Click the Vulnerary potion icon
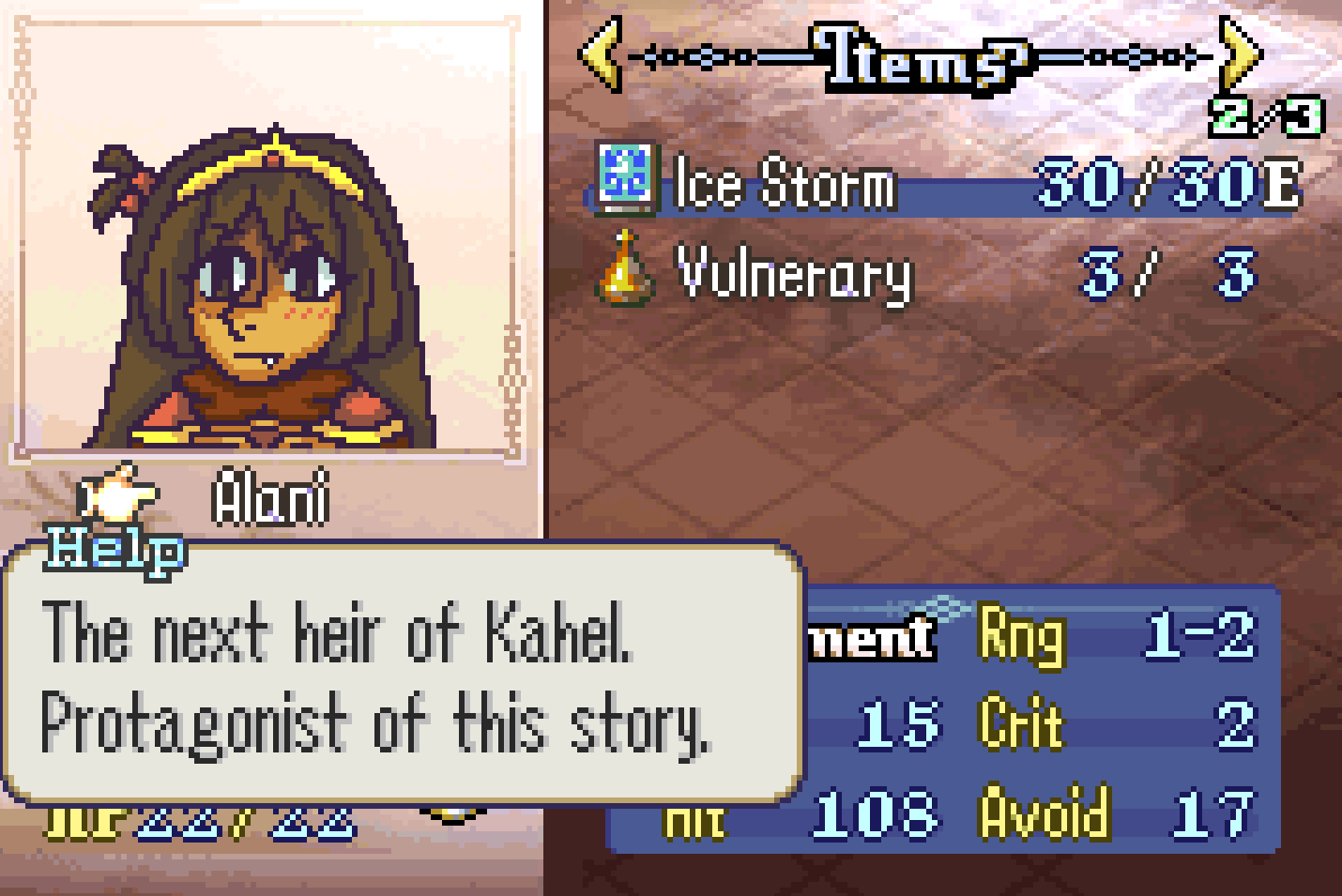The image size is (1342, 896). (x=625, y=270)
